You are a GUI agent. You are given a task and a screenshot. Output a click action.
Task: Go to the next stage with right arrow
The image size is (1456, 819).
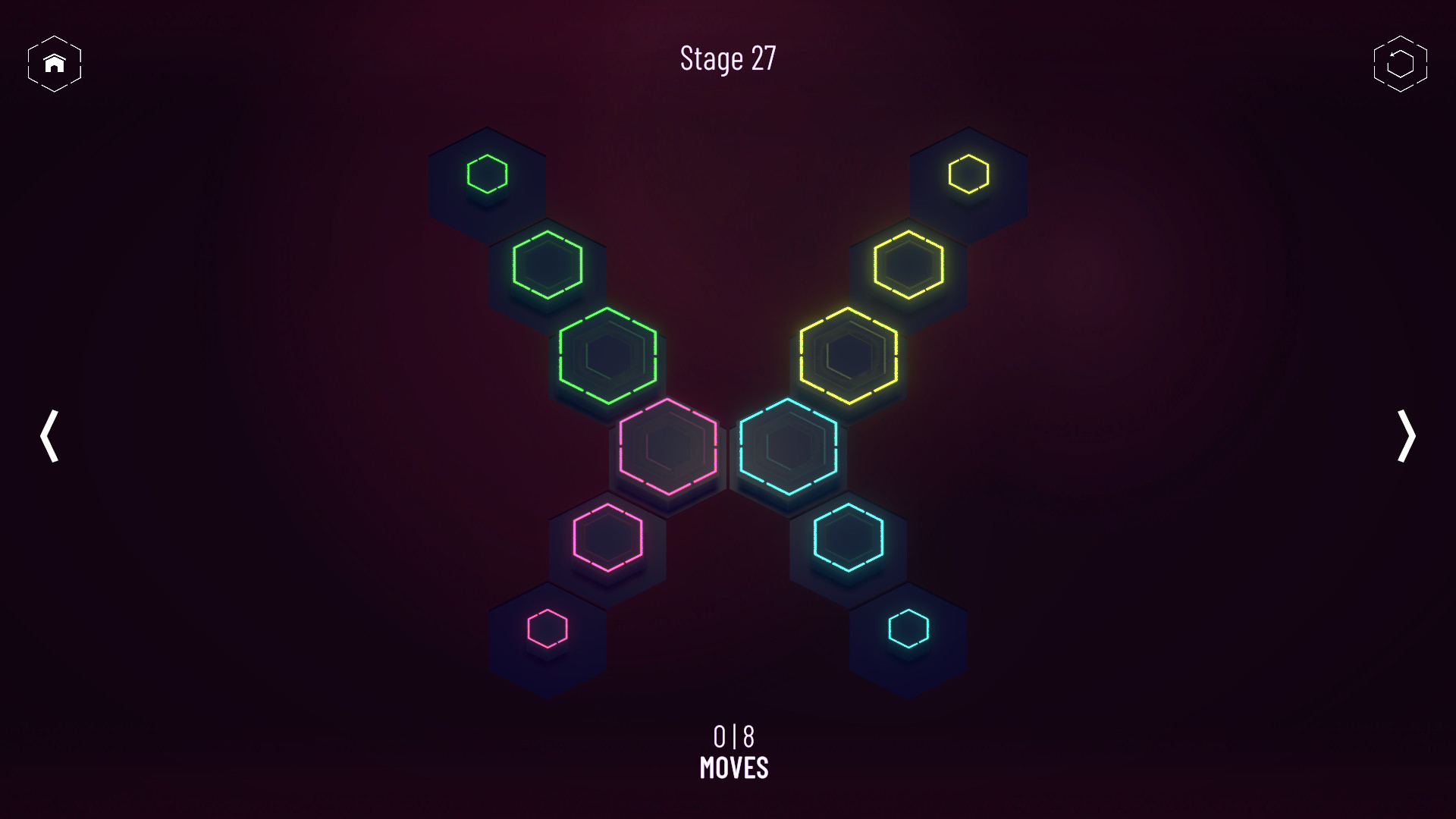pos(1407,436)
